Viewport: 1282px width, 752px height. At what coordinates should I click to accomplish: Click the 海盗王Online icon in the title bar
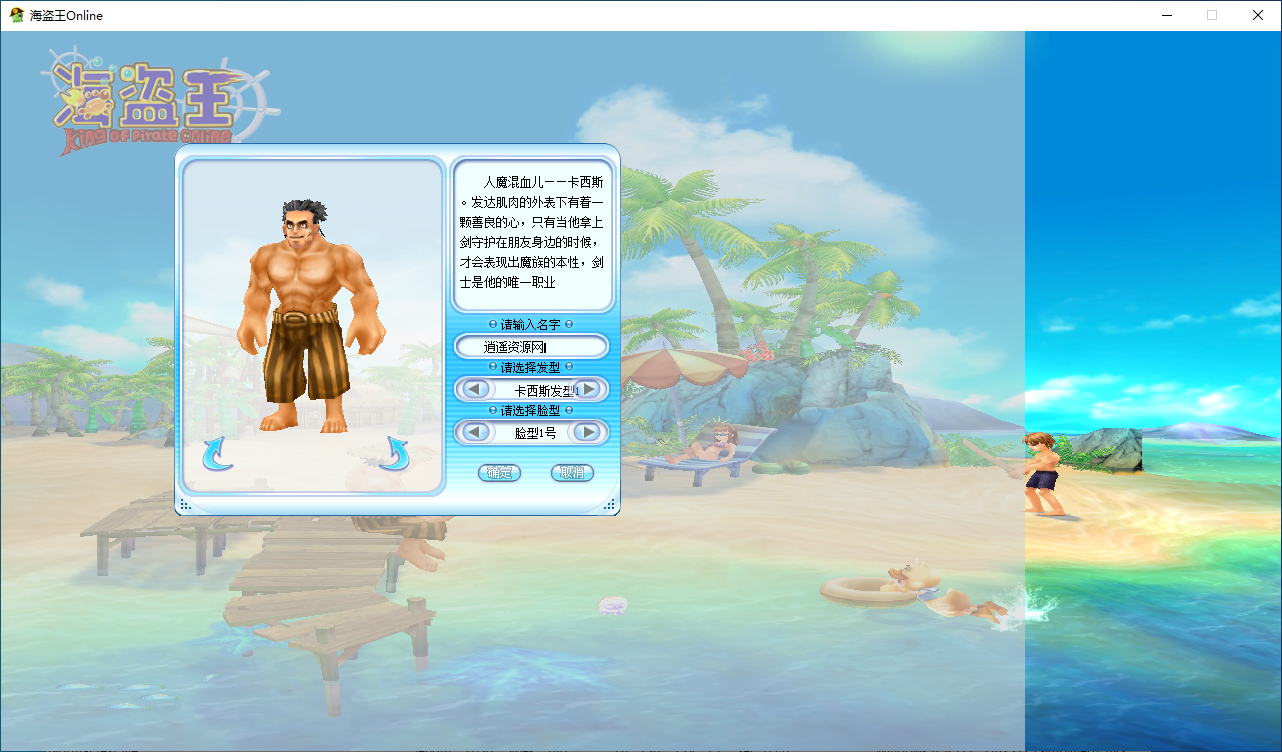click(15, 15)
